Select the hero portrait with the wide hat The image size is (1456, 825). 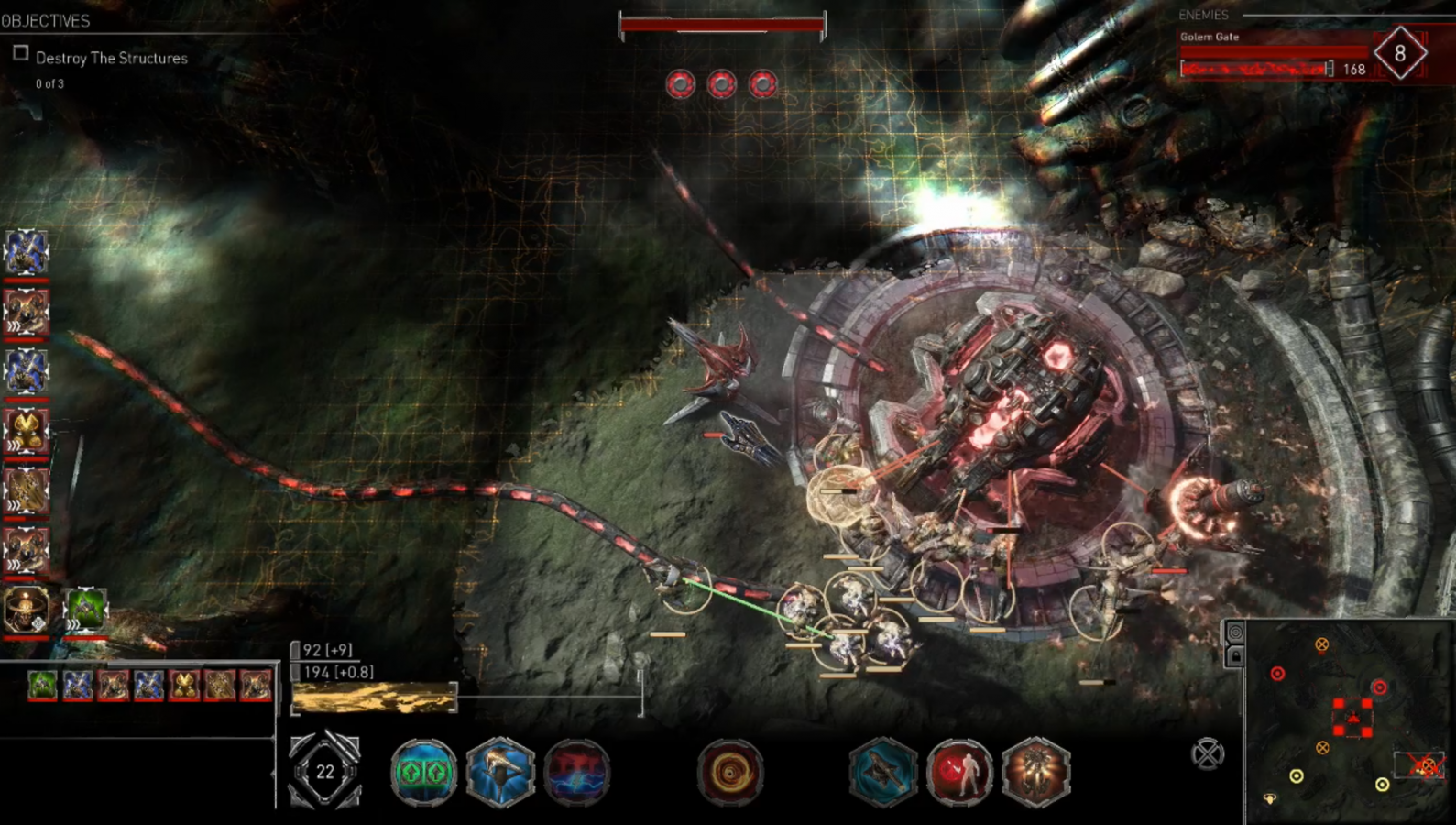tap(26, 608)
